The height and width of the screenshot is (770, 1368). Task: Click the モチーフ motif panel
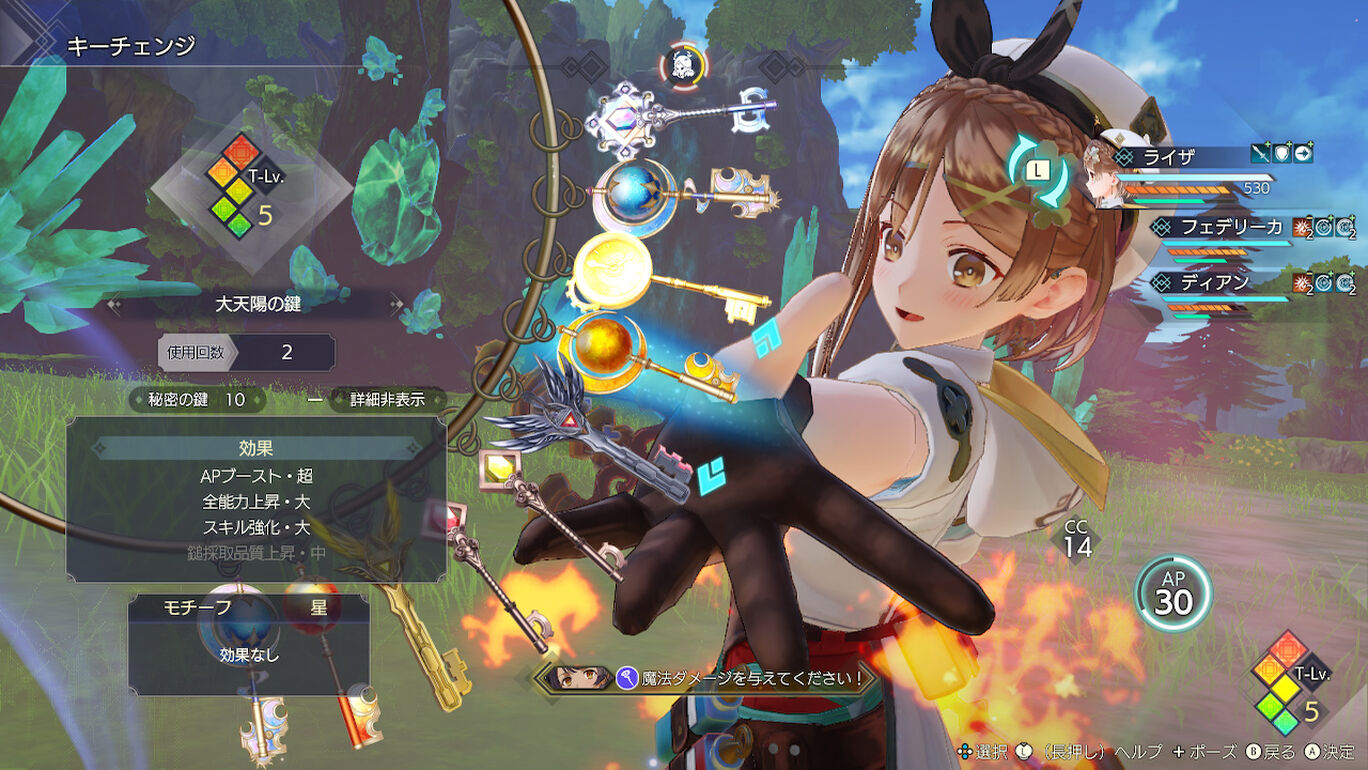point(249,644)
